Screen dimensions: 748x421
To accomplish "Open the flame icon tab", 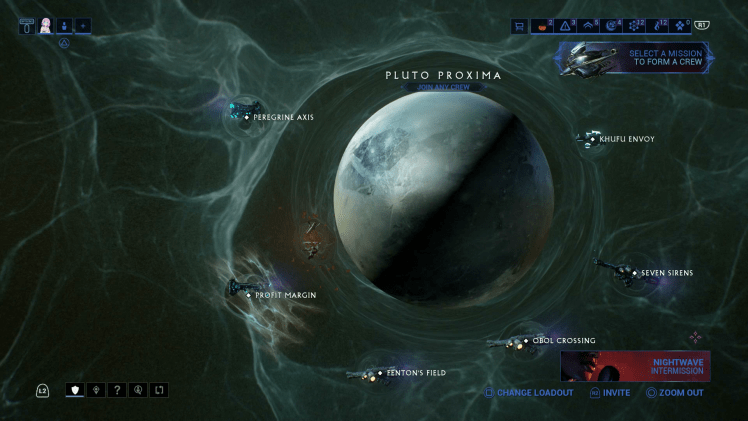I will [x=656, y=26].
